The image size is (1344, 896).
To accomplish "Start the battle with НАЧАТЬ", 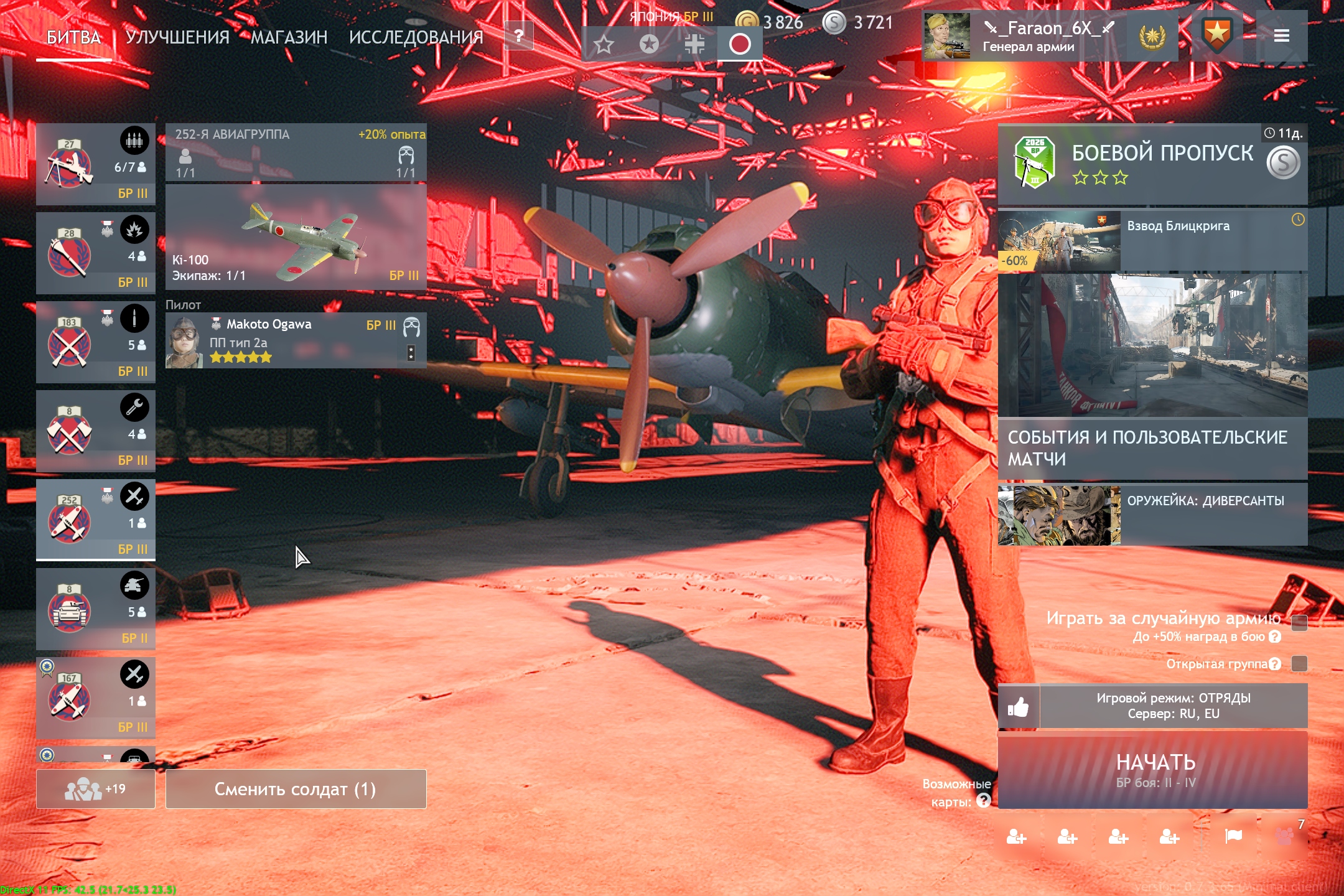I will (1152, 770).
